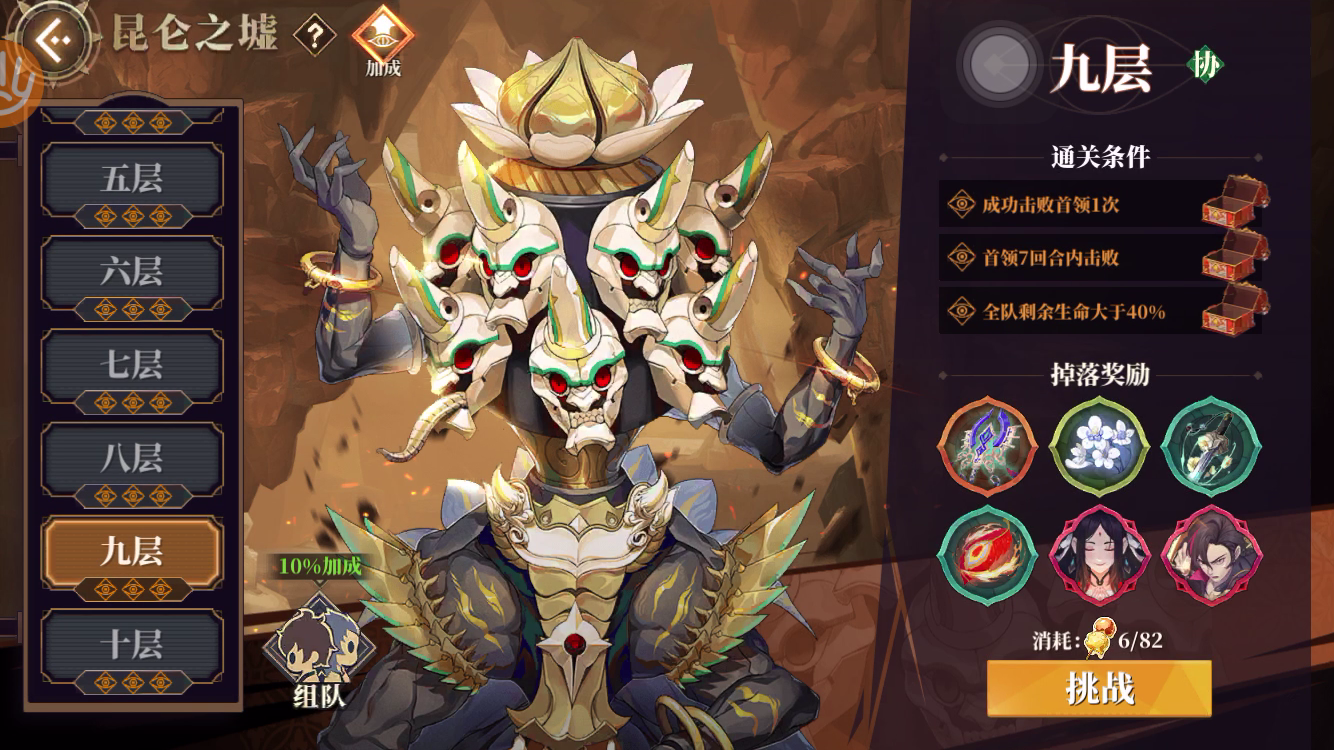This screenshot has height=750, width=1334.
Task: Go back using the arrow button
Action: [x=52, y=39]
